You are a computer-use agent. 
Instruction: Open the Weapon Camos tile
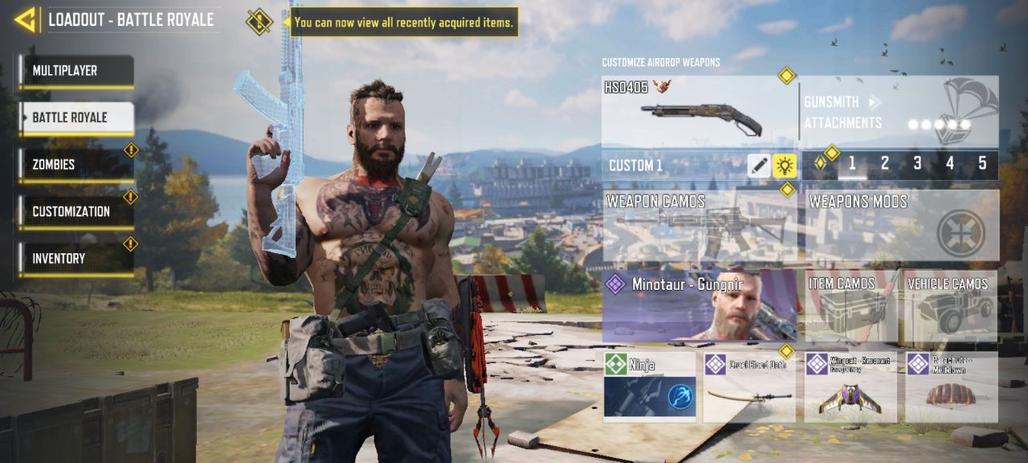tap(700, 225)
